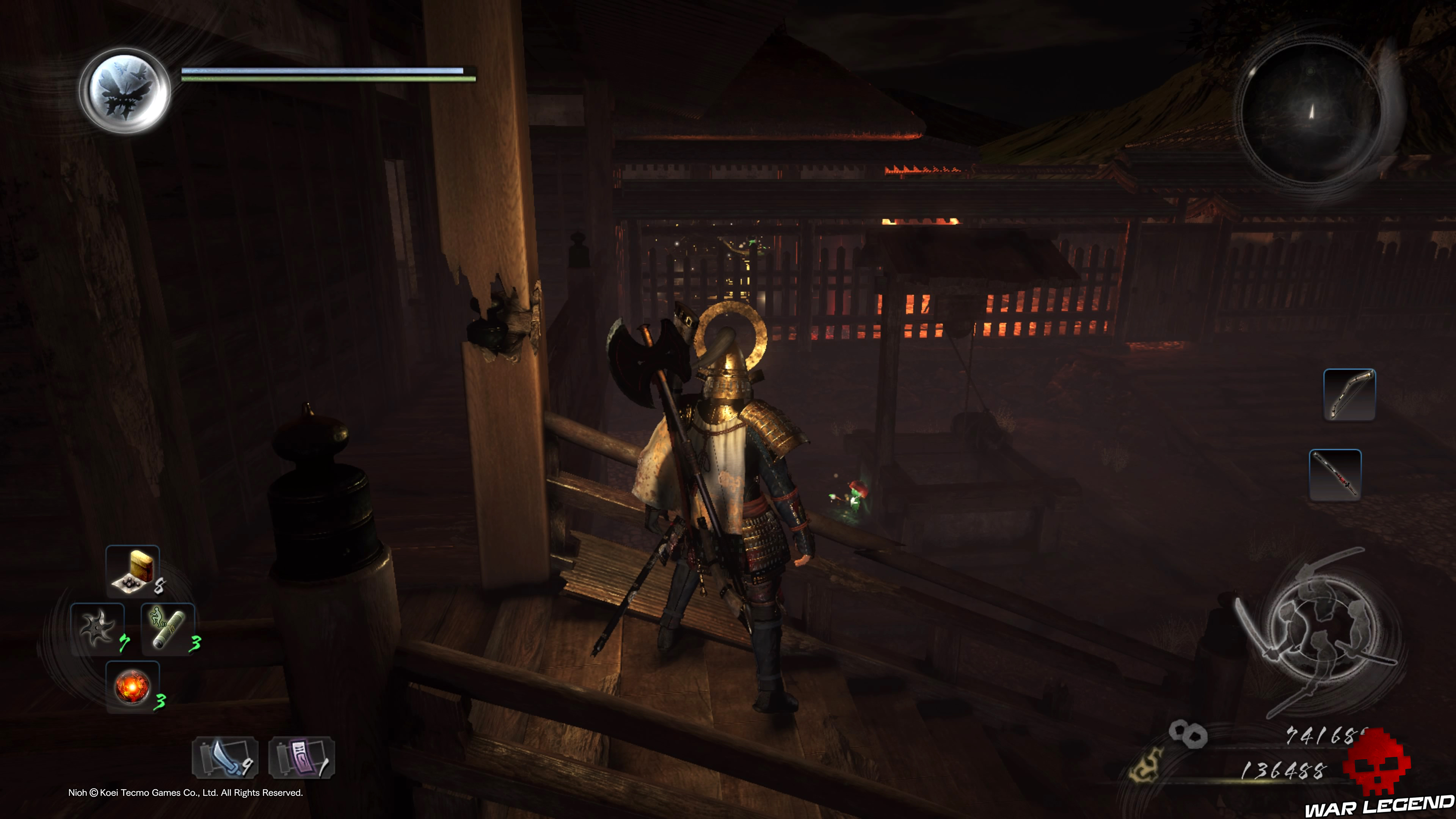The image size is (1456, 819).
Task: Select the secondary ranged weapon slot
Action: [x=1335, y=475]
